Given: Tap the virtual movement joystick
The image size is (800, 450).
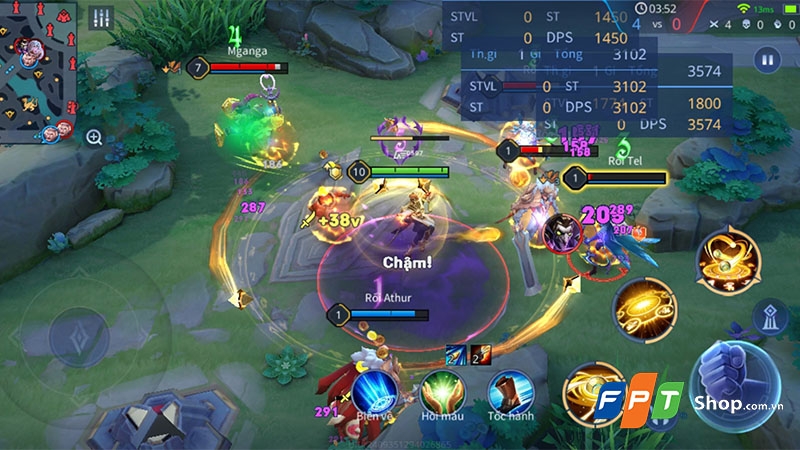Looking at the screenshot, I should click(x=79, y=332).
